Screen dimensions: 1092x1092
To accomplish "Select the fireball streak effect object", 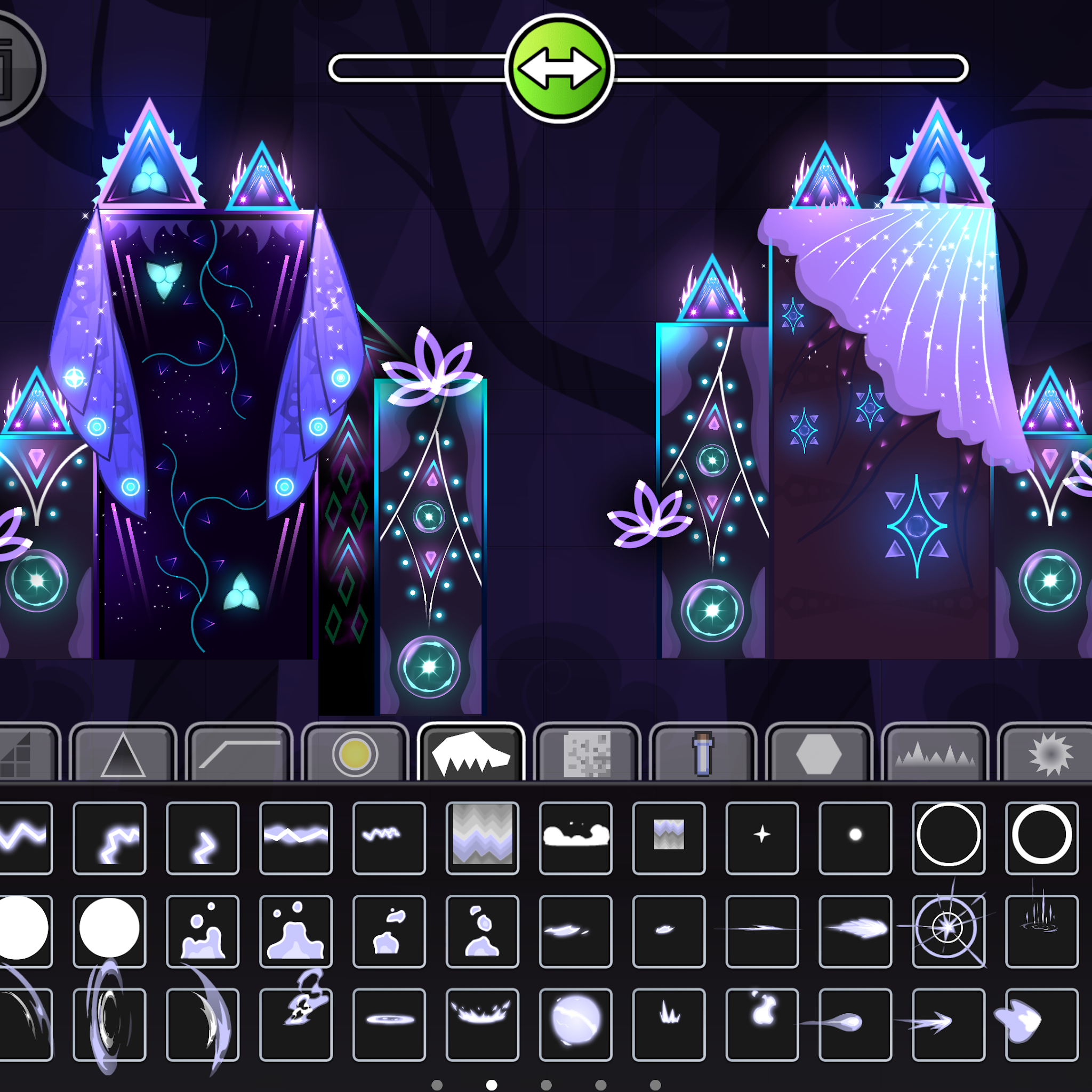I will (x=855, y=931).
